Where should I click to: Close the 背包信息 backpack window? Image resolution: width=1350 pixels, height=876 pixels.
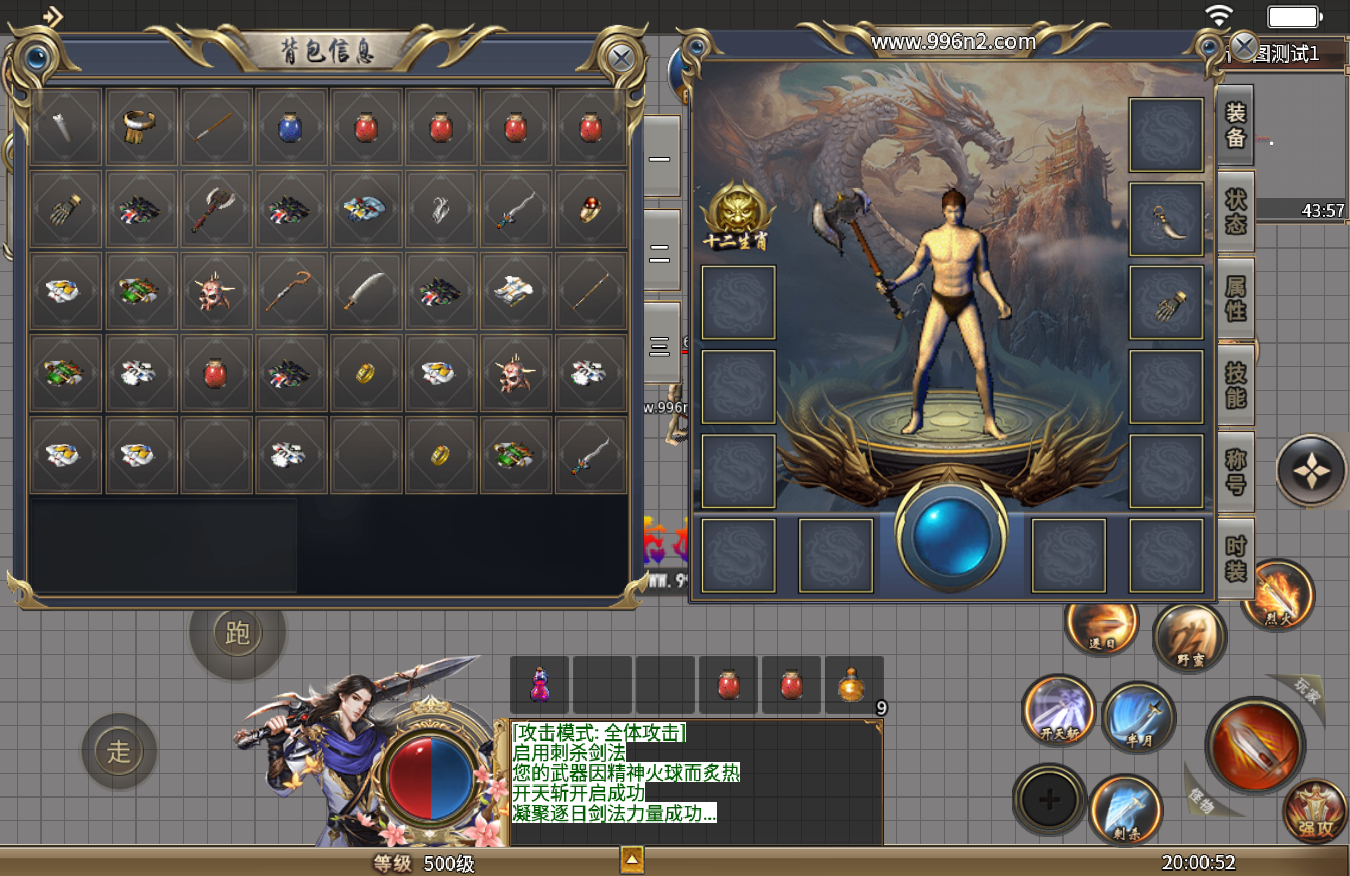click(620, 57)
